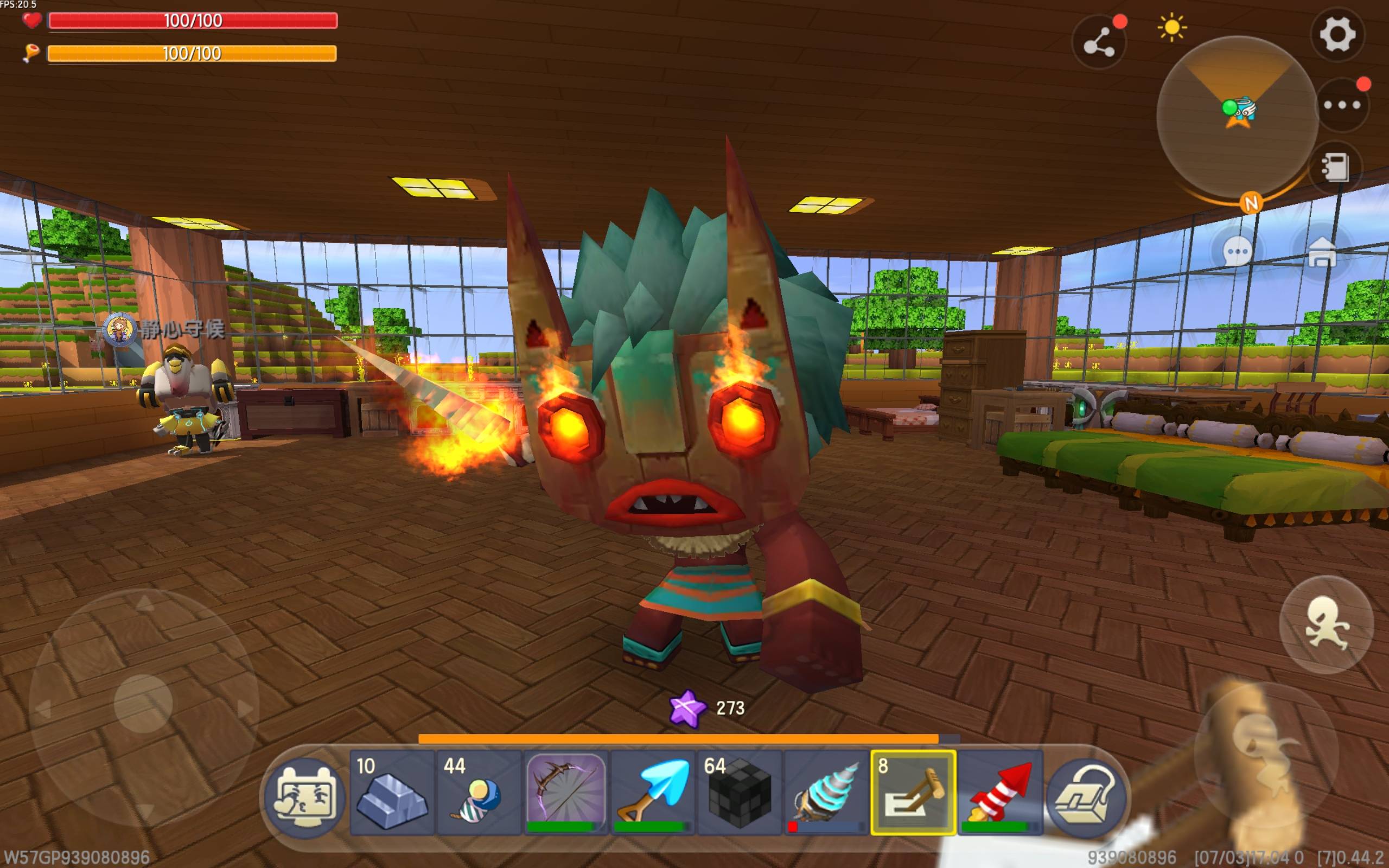The image size is (1389, 868).
Task: Select the silver ingot hotbar slot
Action: (x=392, y=792)
